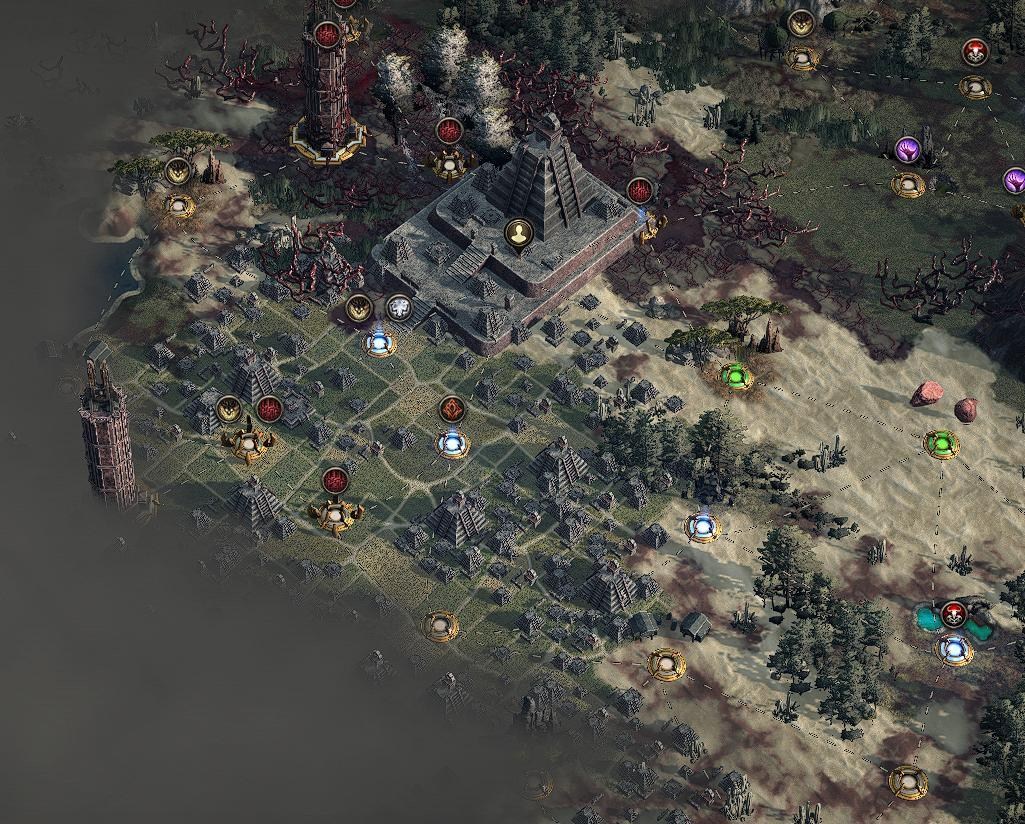Choose the iconless blue node at the forest edge

point(702,525)
